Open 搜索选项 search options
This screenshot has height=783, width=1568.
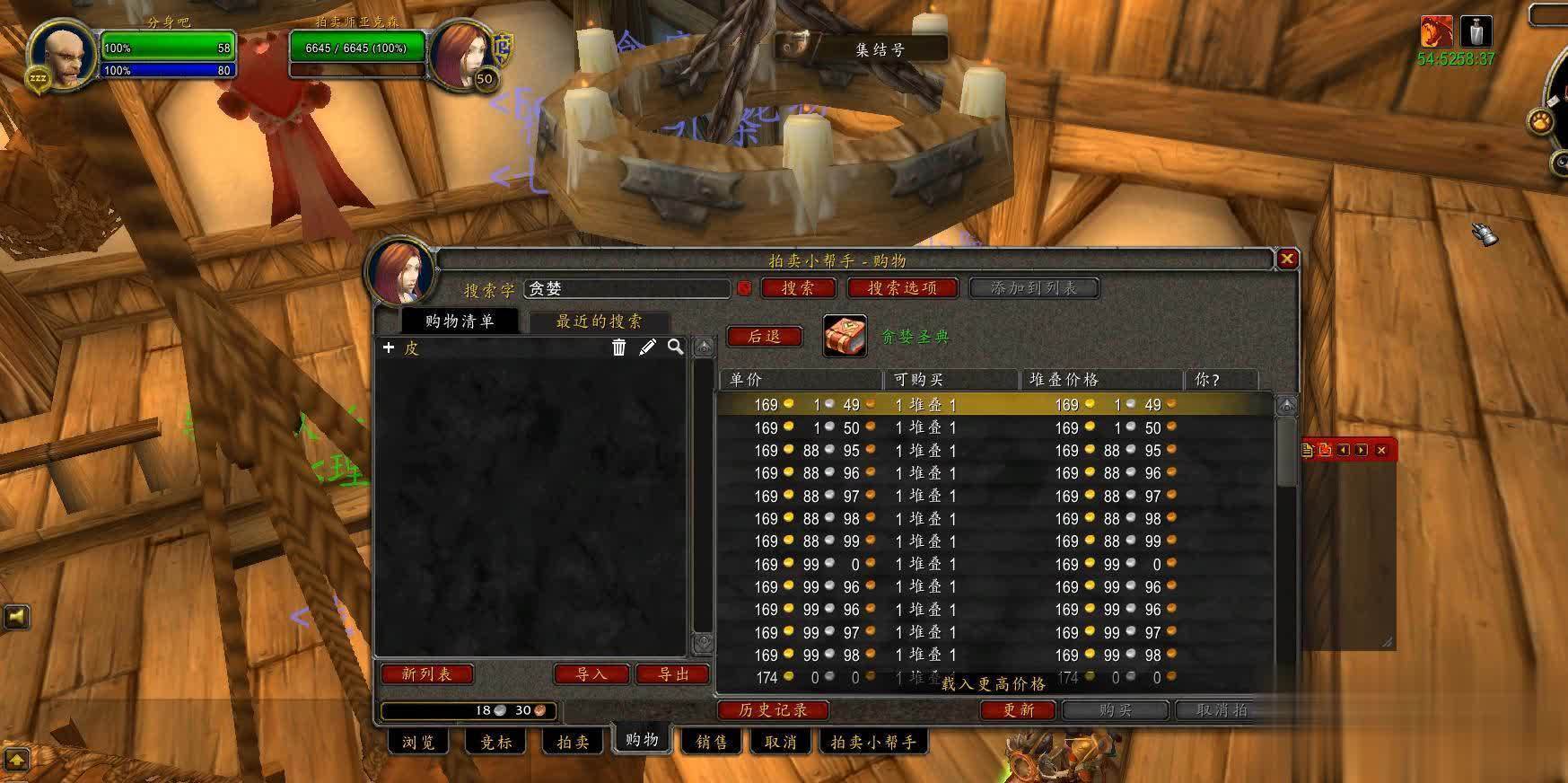[x=902, y=288]
